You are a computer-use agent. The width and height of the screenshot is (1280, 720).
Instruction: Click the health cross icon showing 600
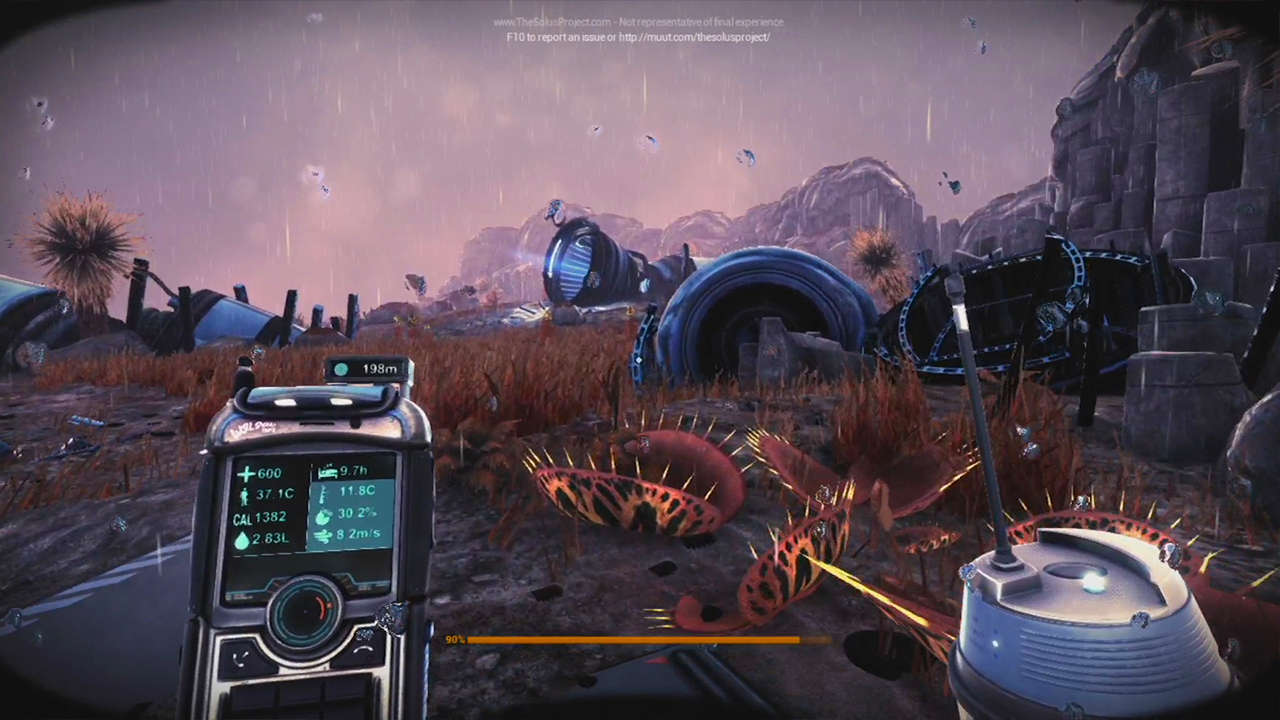[246, 472]
